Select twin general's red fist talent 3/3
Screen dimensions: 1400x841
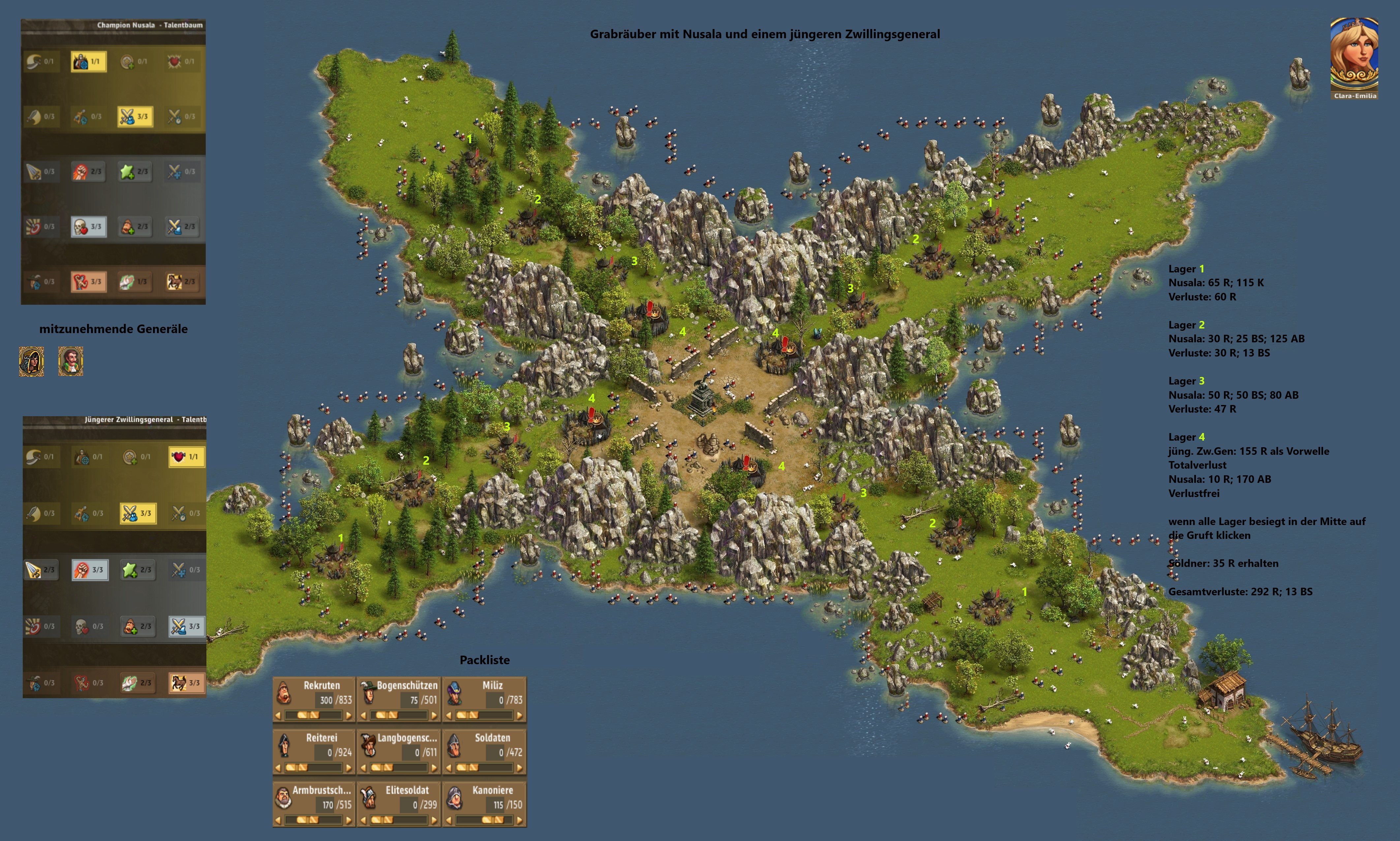tap(89, 570)
